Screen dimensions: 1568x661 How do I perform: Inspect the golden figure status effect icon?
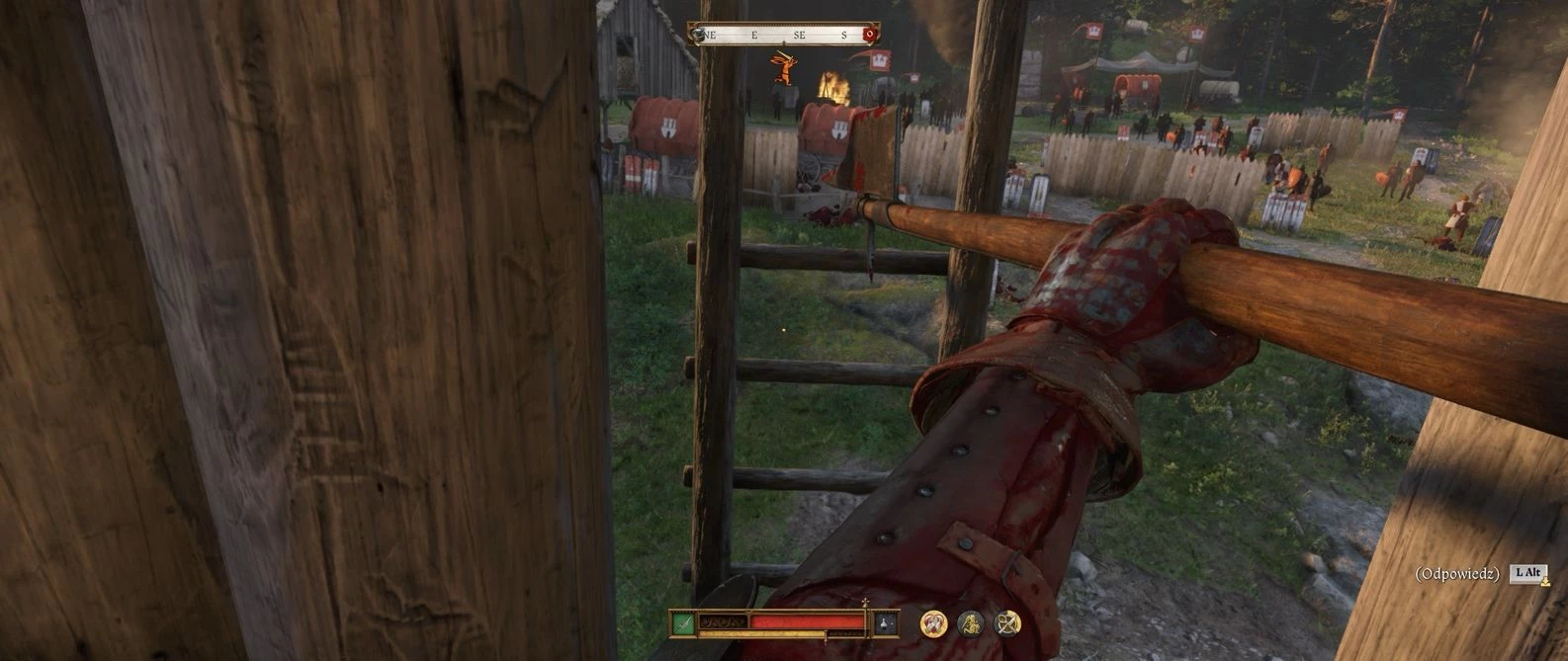point(971,623)
